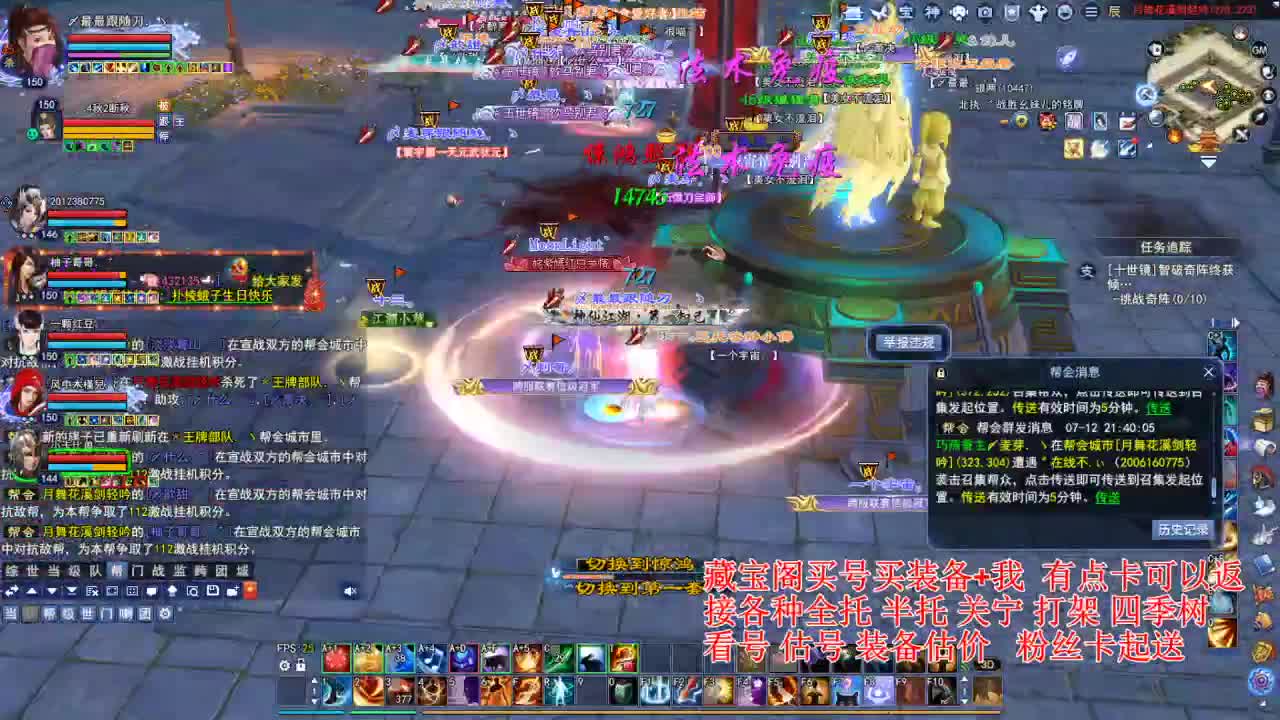Mute audio with the speaker icon
Image resolution: width=1280 pixels, height=720 pixels.
click(349, 590)
